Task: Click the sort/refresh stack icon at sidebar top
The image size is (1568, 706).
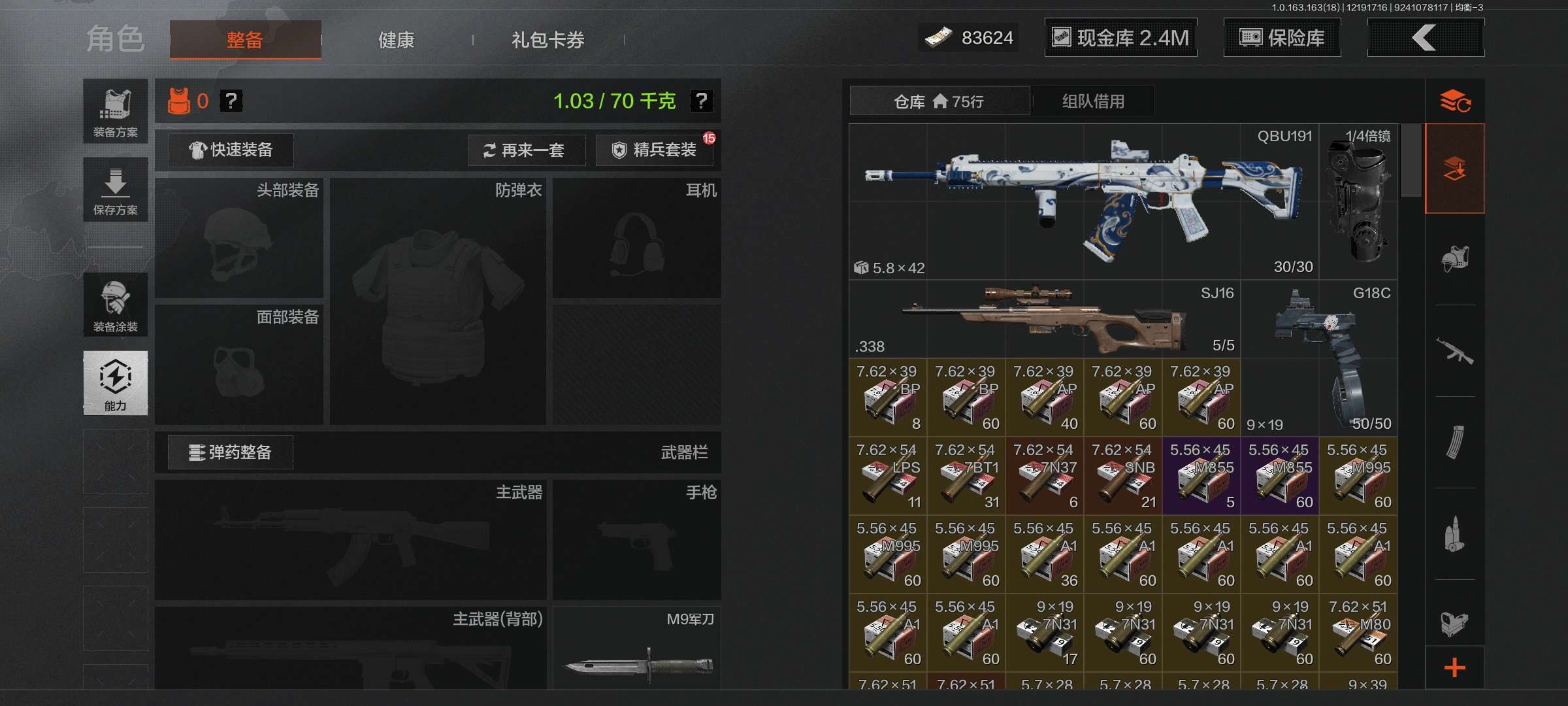Action: pyautogui.click(x=1456, y=100)
